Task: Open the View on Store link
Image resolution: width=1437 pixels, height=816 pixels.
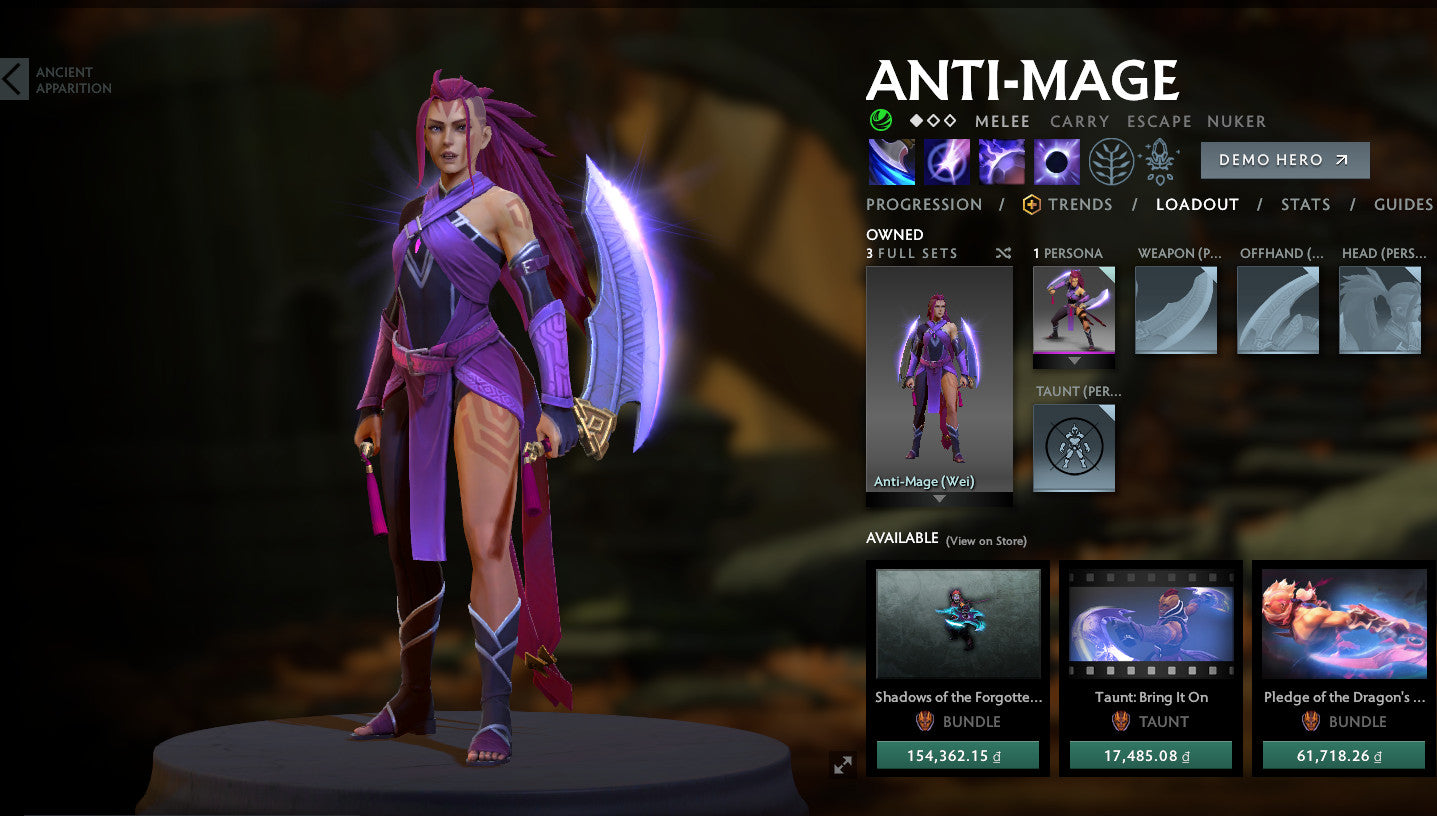Action: coord(986,540)
